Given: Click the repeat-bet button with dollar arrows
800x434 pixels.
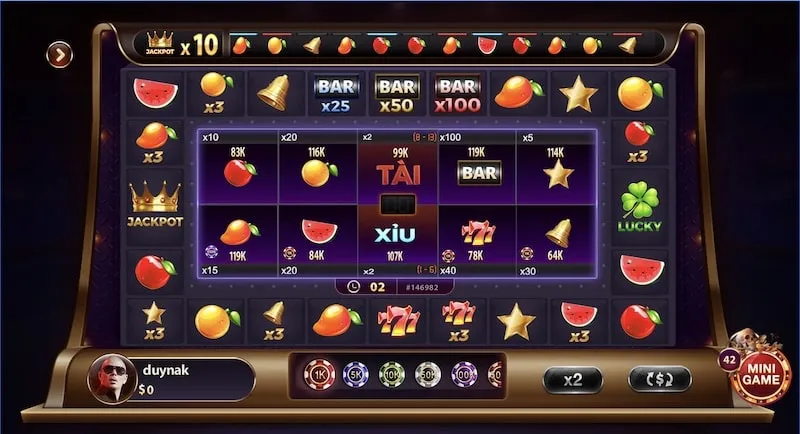Looking at the screenshot, I should [x=660, y=379].
